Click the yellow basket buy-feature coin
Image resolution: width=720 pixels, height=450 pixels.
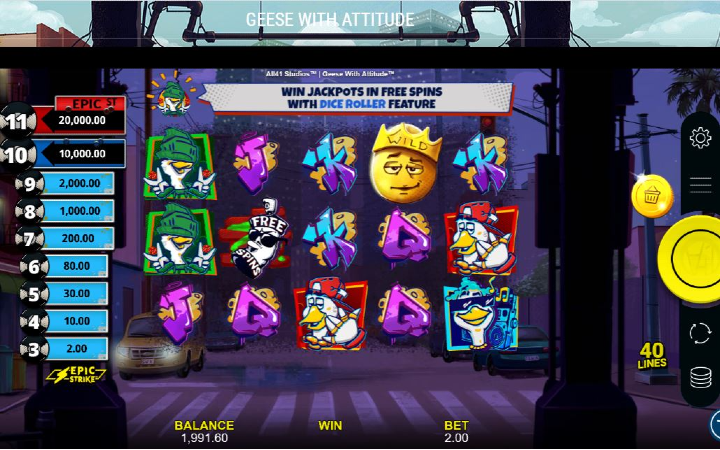(651, 196)
